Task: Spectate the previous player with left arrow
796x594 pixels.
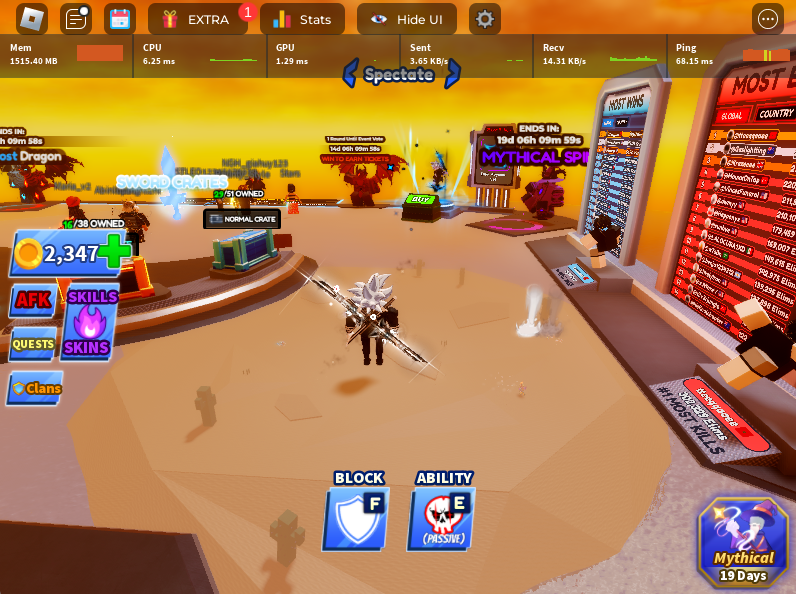Action: (350, 73)
